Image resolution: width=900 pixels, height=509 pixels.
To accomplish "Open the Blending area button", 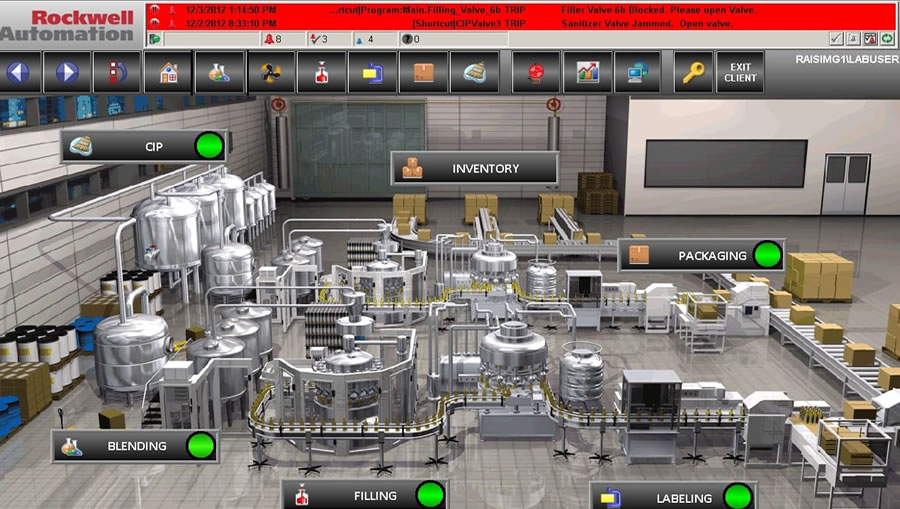I will click(x=135, y=446).
